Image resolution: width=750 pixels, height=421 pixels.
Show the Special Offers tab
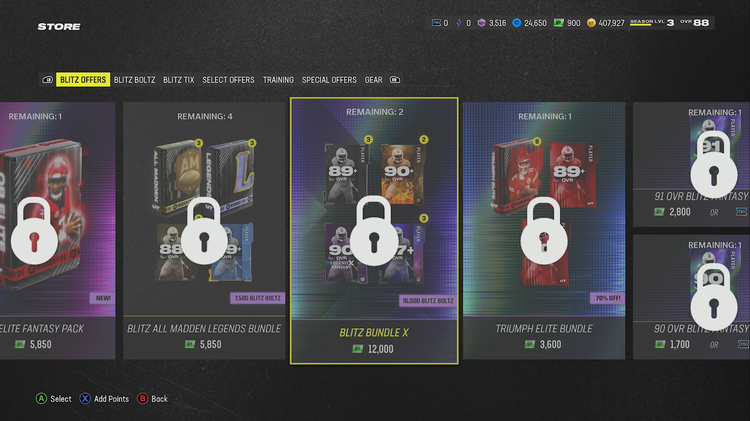point(329,80)
